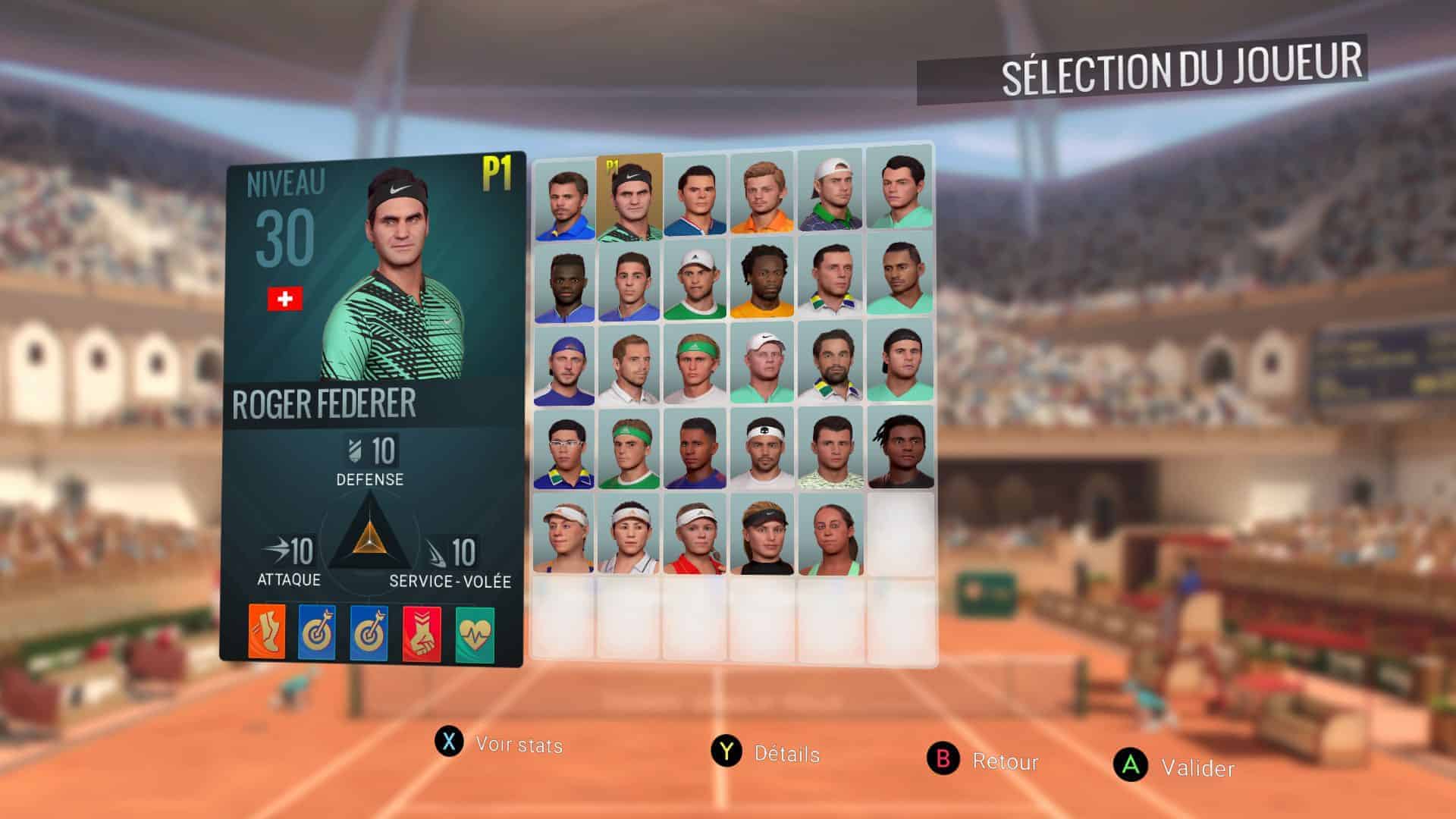Select the player in patterned white-green shirt
This screenshot has height=819, width=1456.
pos(830,450)
